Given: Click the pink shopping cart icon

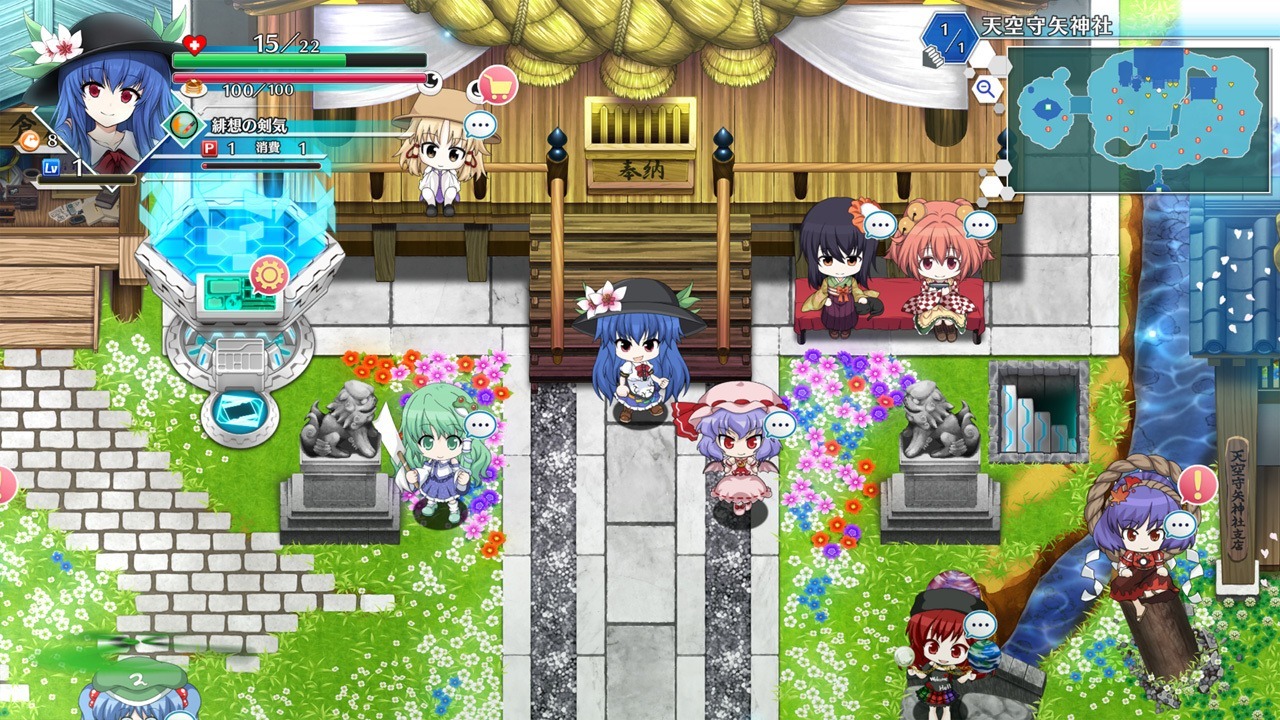Looking at the screenshot, I should pyautogui.click(x=499, y=83).
